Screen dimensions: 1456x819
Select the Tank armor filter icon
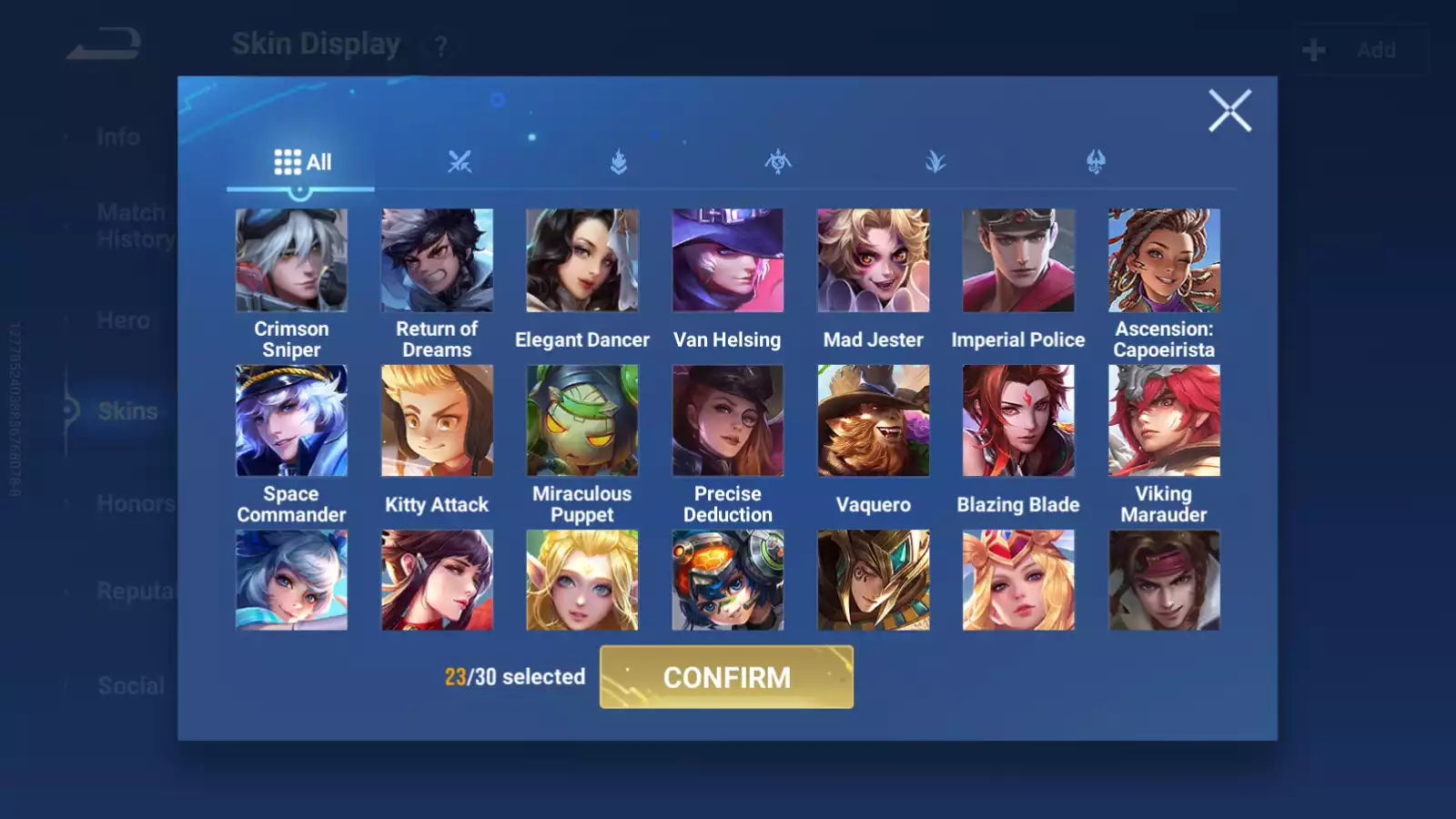tap(619, 162)
